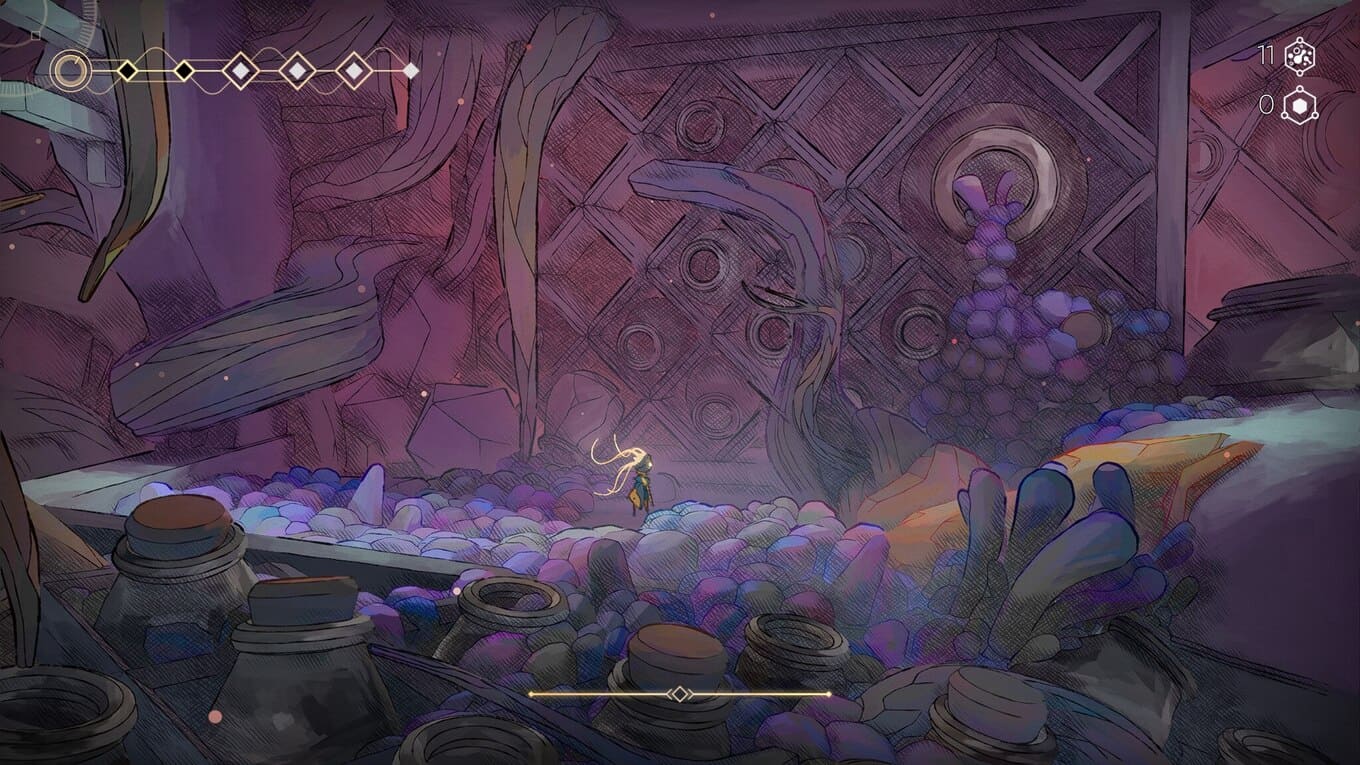Click the circular ring emblem beside the diamonds
1360x765 pixels.
pos(70,70)
